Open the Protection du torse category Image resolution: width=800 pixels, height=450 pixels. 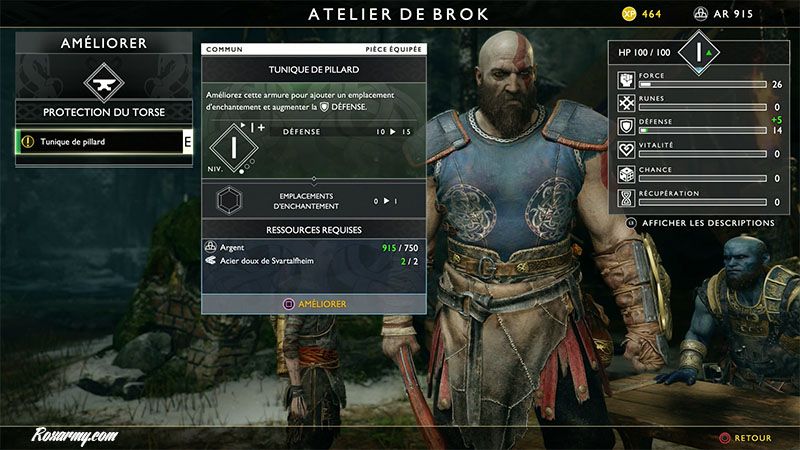pos(104,112)
